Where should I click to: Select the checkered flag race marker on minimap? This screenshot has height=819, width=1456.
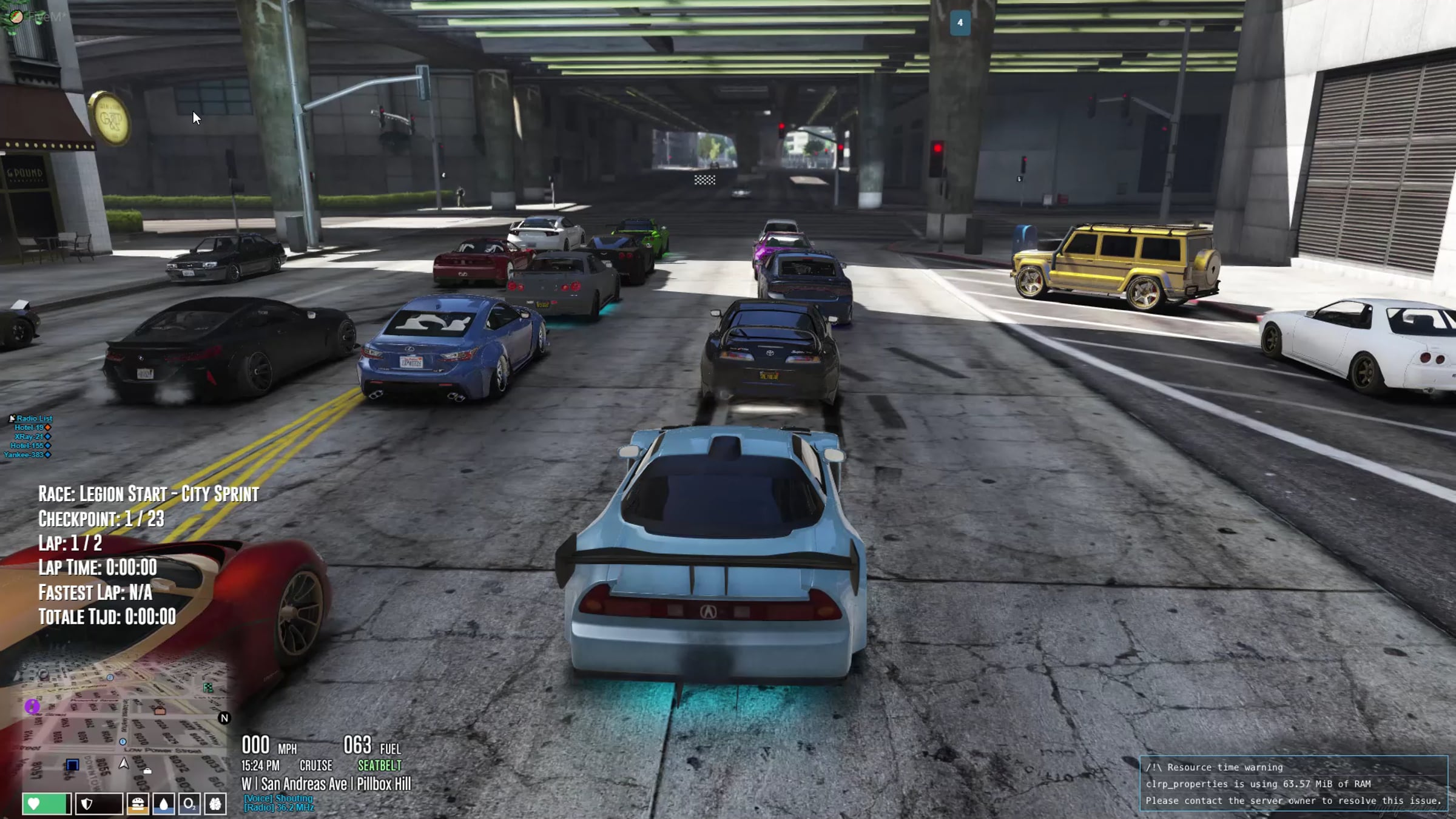click(x=208, y=687)
